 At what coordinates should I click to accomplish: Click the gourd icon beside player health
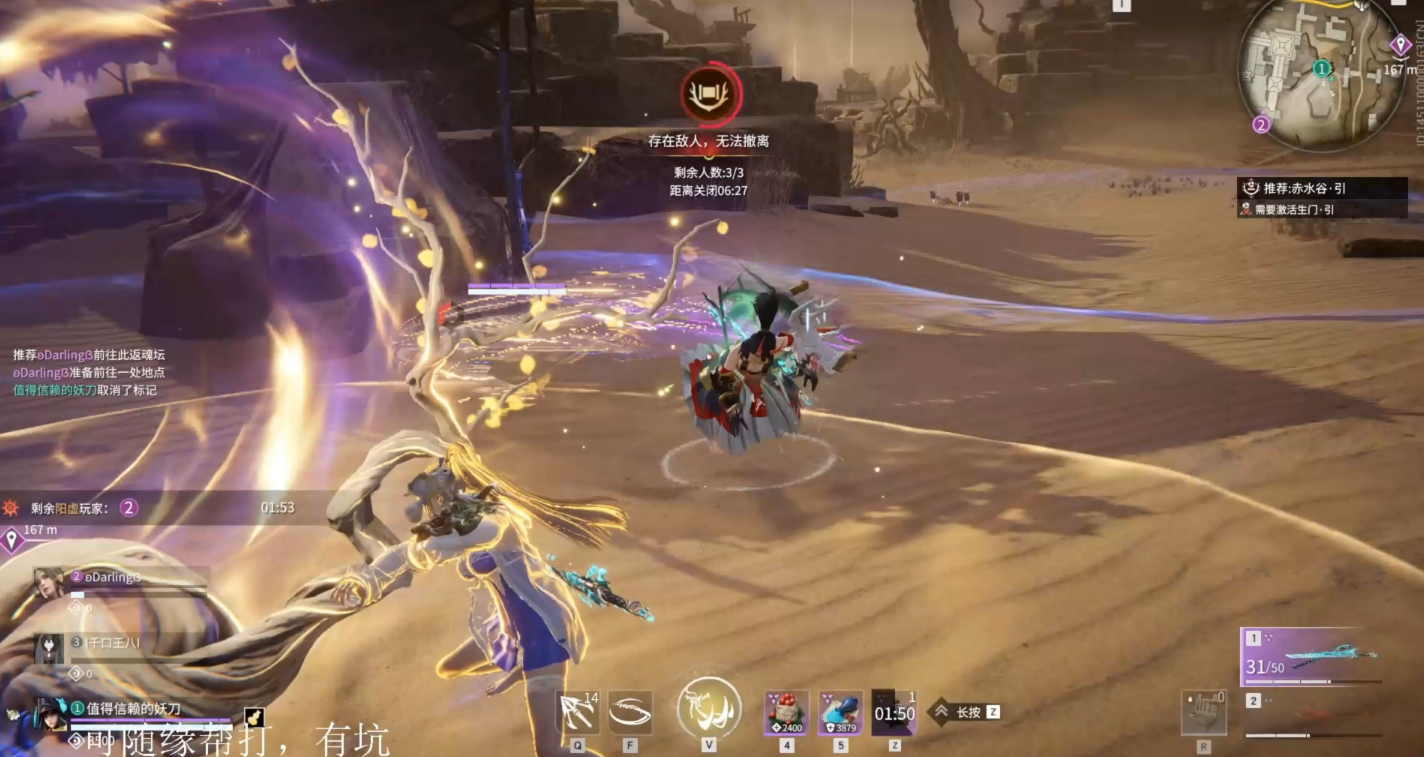[254, 717]
